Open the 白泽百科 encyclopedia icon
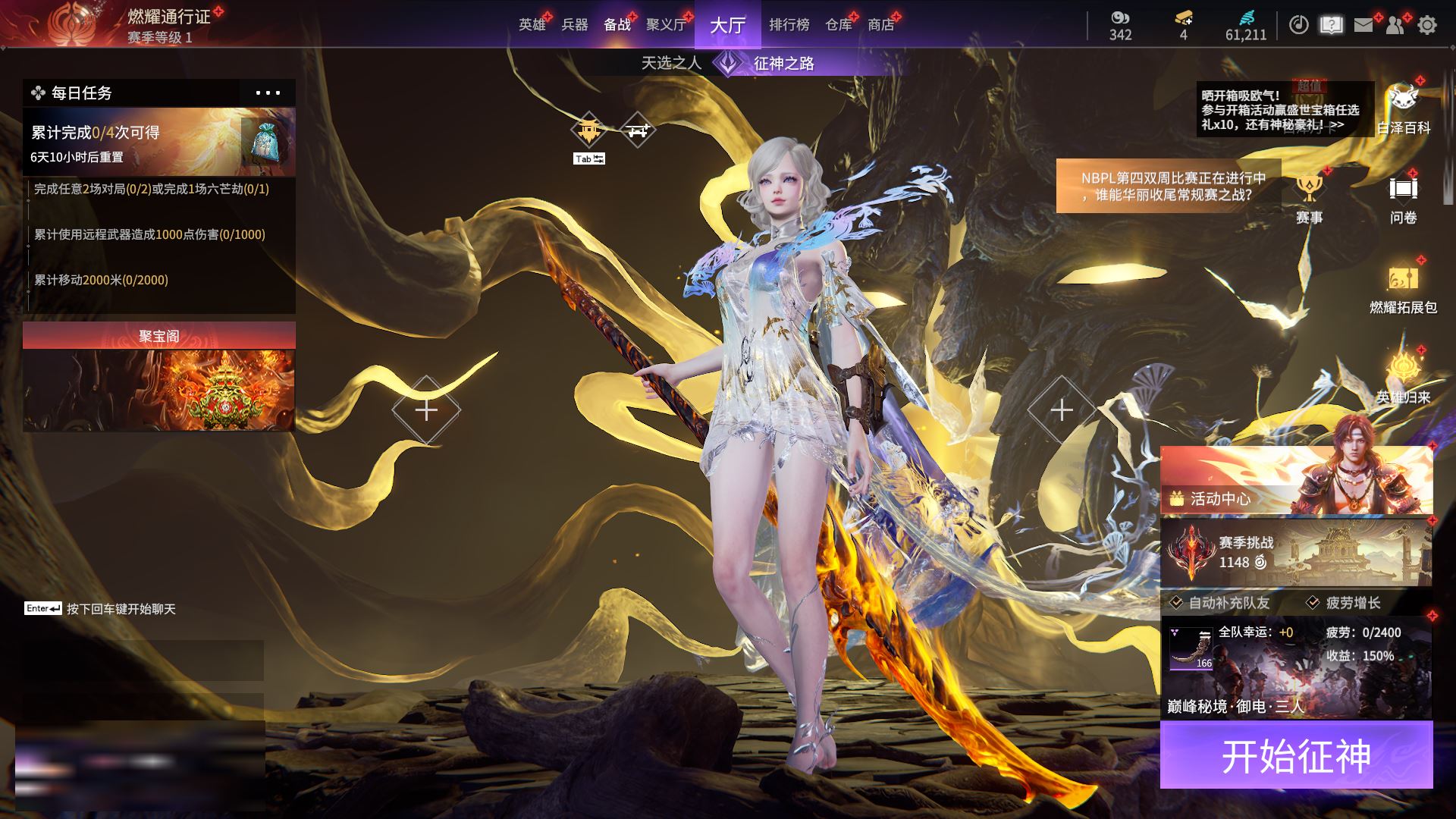 tap(1403, 108)
